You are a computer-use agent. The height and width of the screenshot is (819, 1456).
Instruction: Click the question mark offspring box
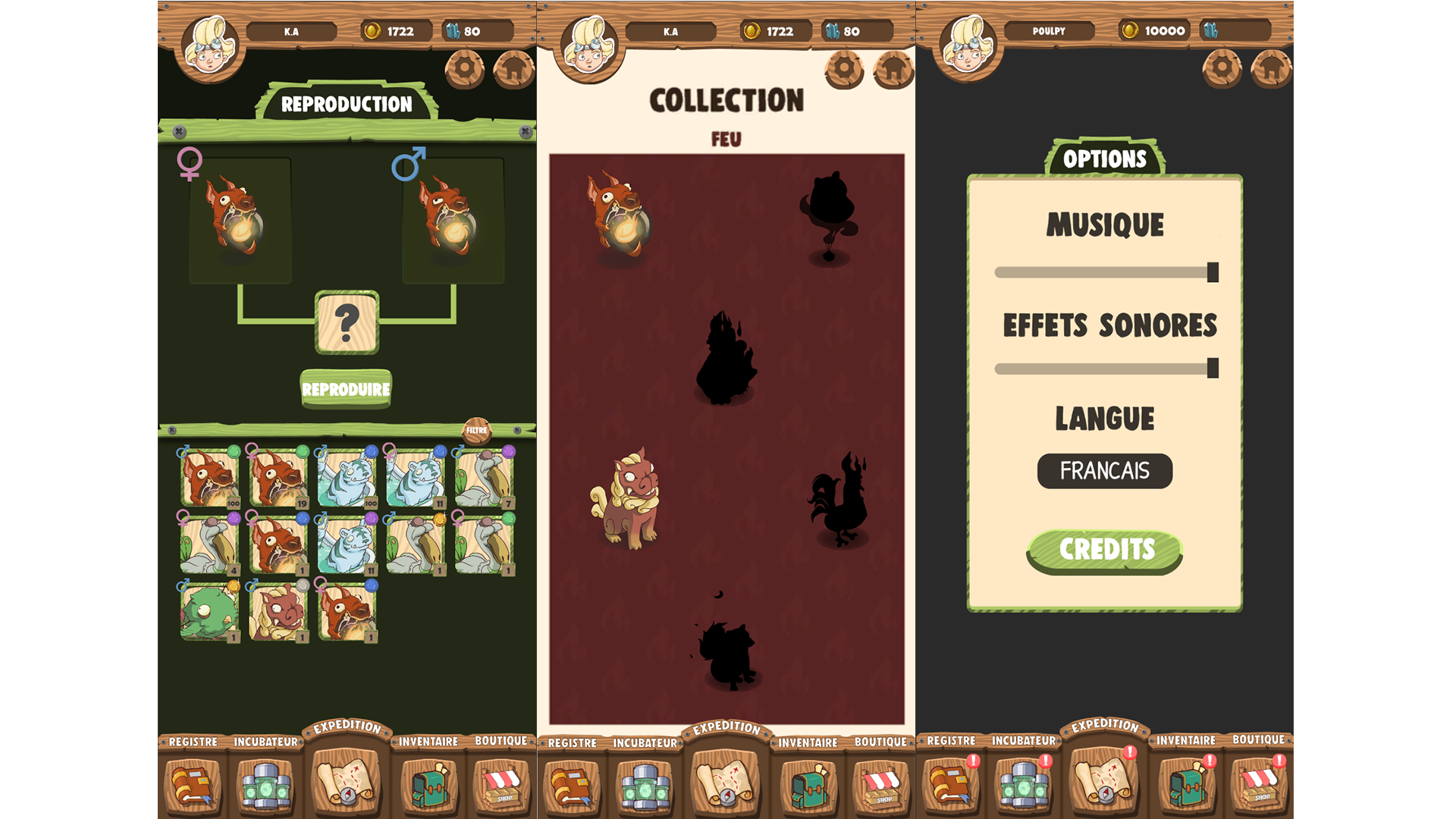pyautogui.click(x=347, y=323)
